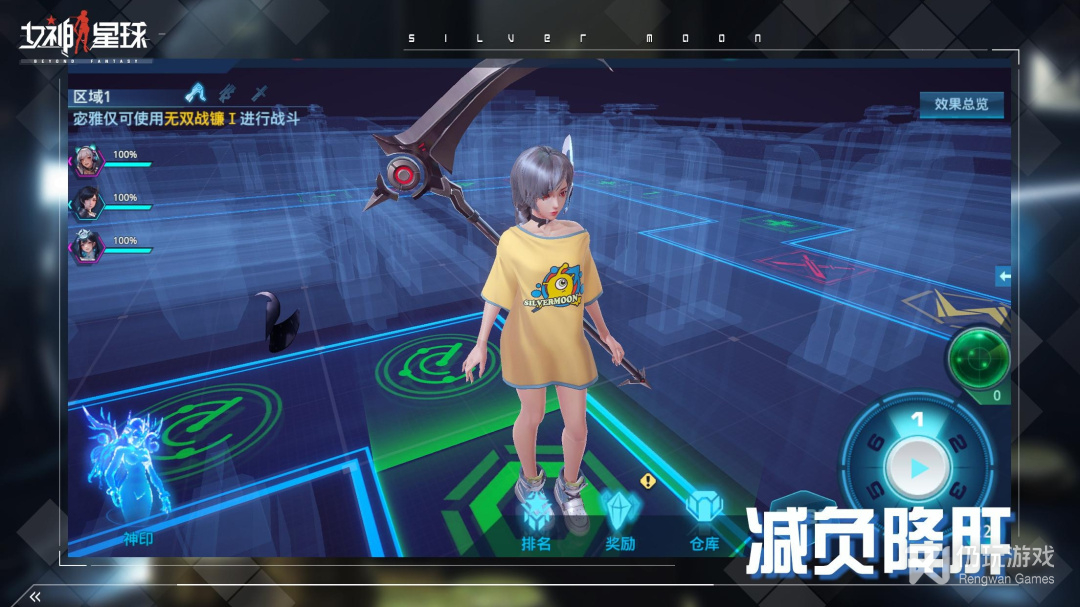Open the 仓库 warehouse
This screenshot has width=1080, height=607.
[x=704, y=519]
